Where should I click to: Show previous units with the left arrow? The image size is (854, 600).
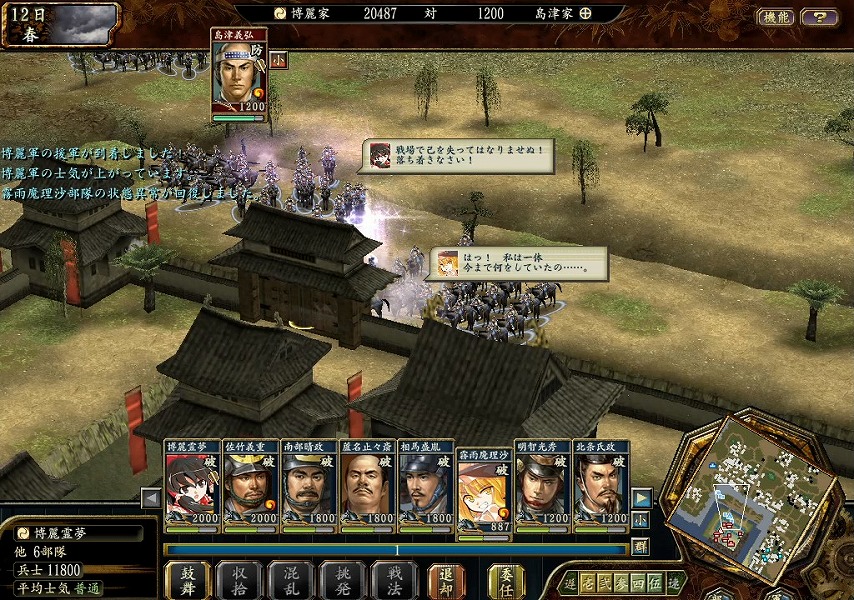click(151, 498)
